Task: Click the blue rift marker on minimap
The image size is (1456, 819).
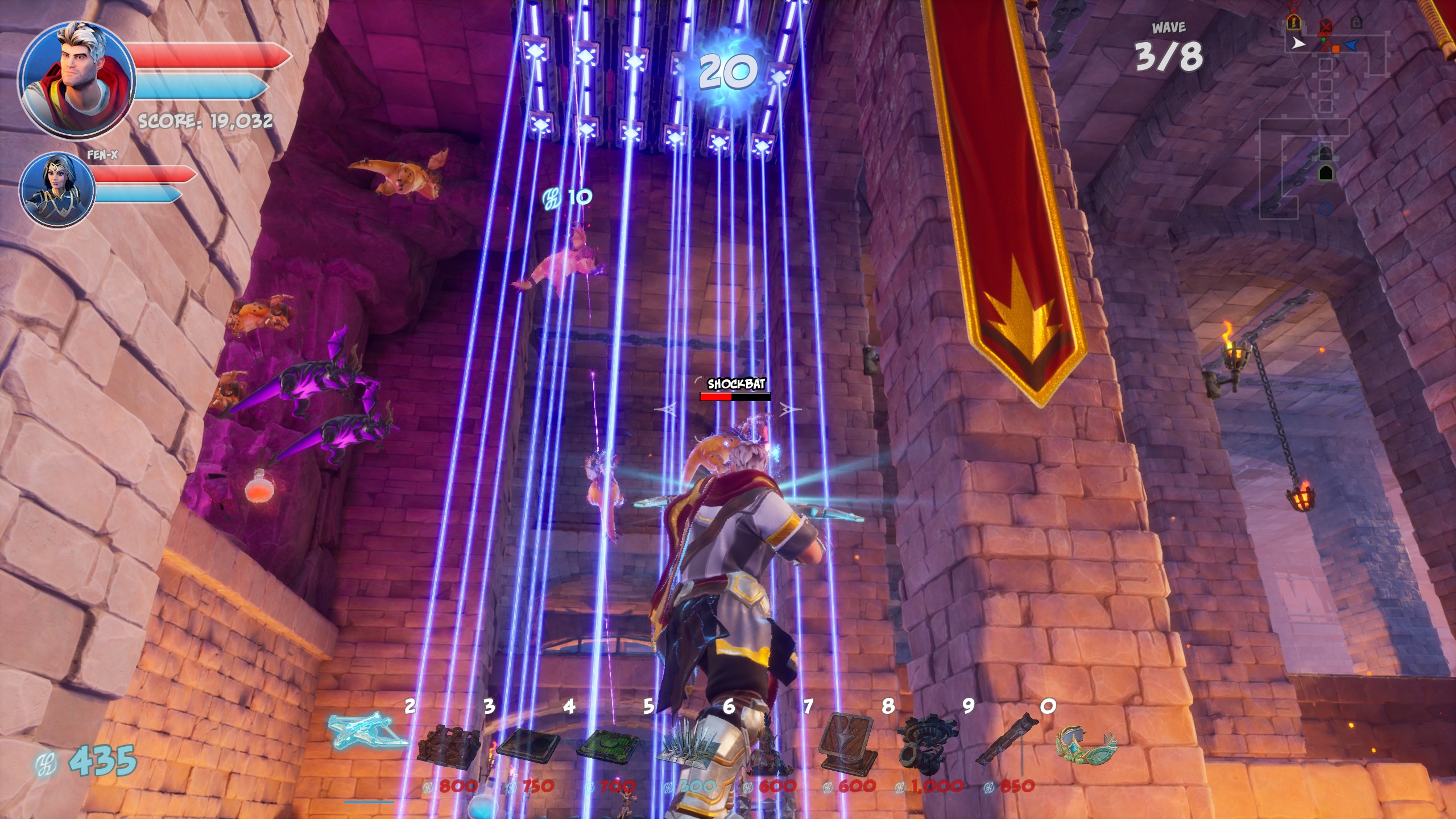Action: click(1325, 209)
